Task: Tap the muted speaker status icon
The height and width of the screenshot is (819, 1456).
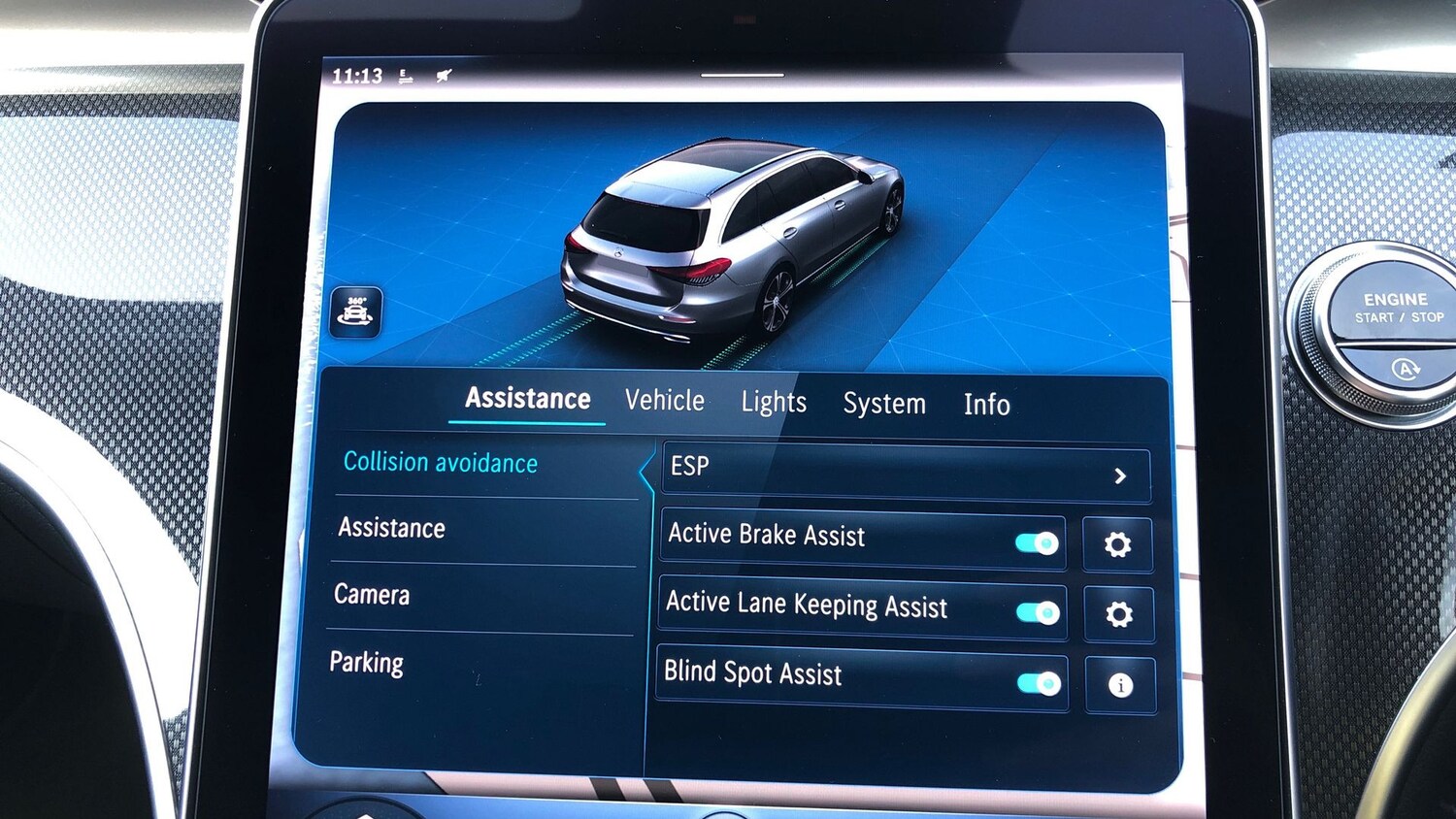Action: tap(443, 75)
